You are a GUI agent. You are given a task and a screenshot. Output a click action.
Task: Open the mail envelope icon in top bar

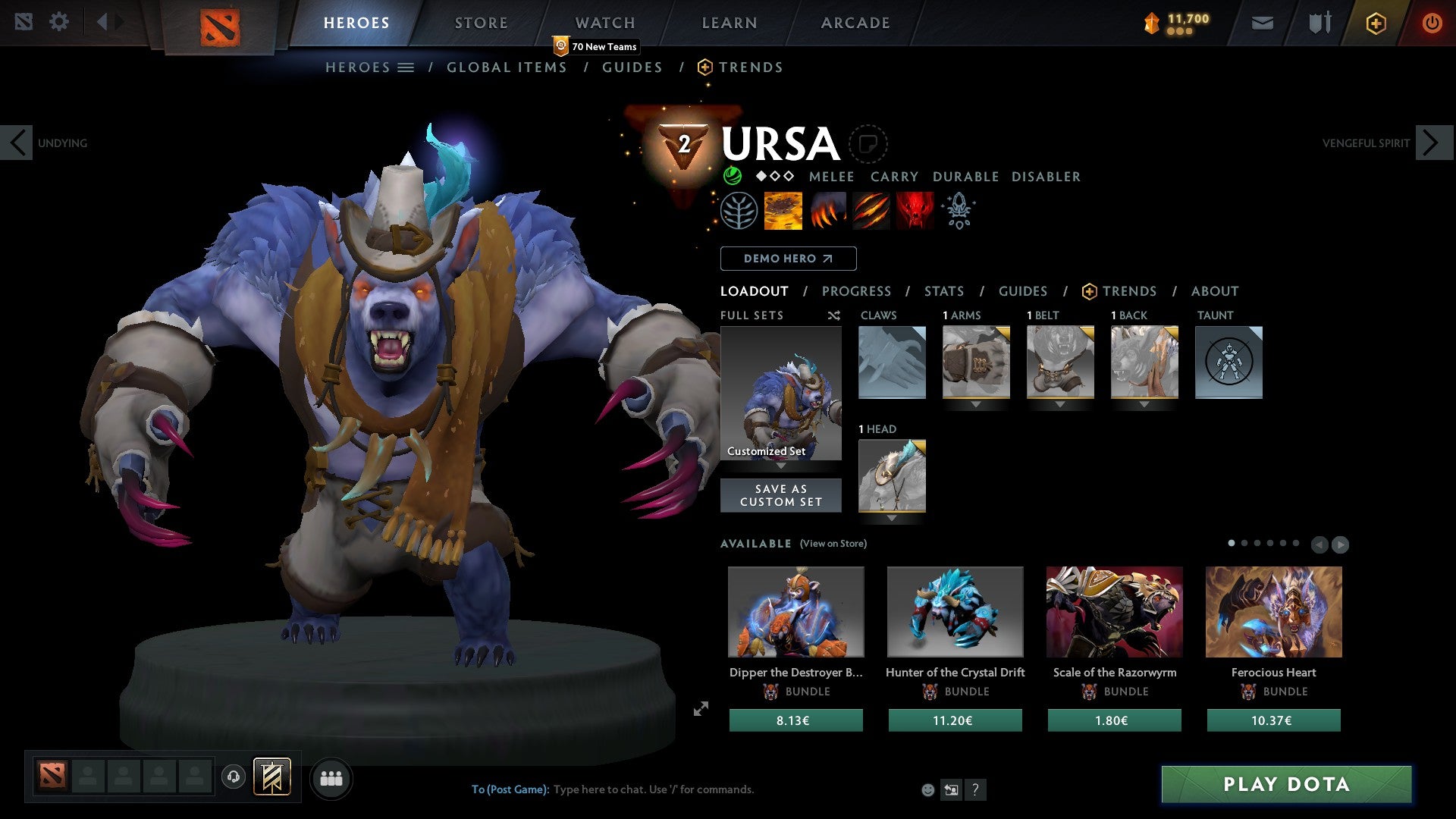(x=1261, y=23)
